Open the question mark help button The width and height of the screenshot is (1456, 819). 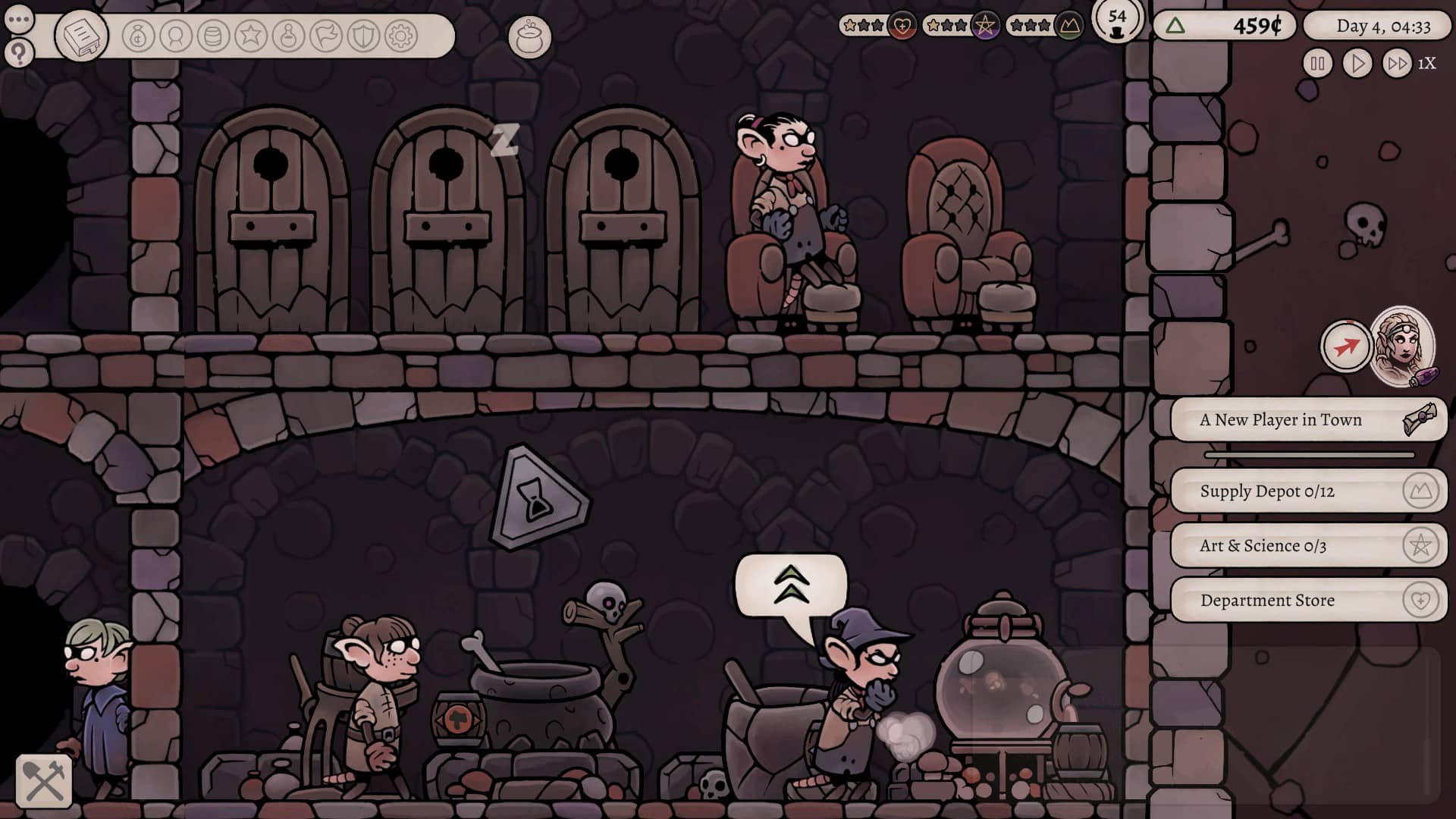(x=19, y=53)
